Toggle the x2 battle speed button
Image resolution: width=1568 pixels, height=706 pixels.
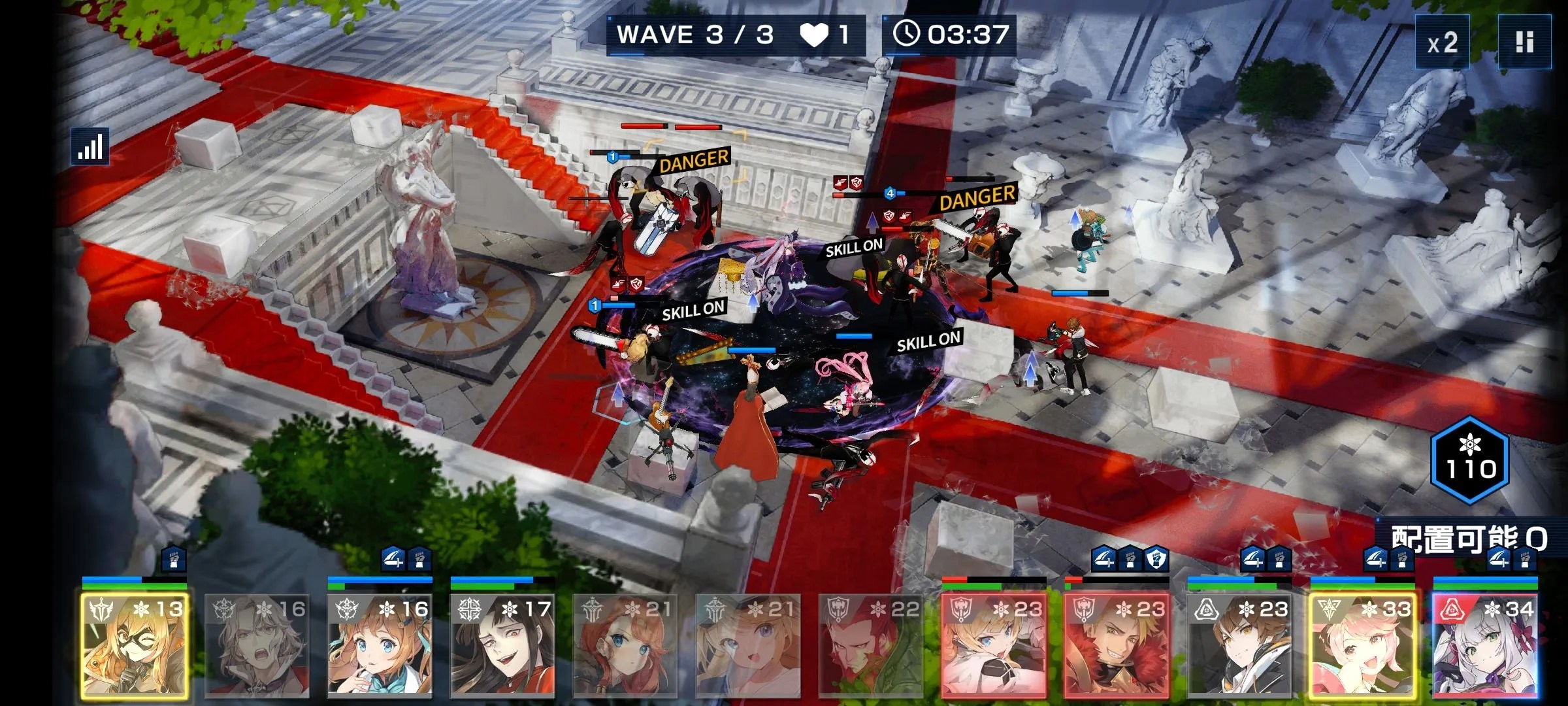(x=1442, y=43)
